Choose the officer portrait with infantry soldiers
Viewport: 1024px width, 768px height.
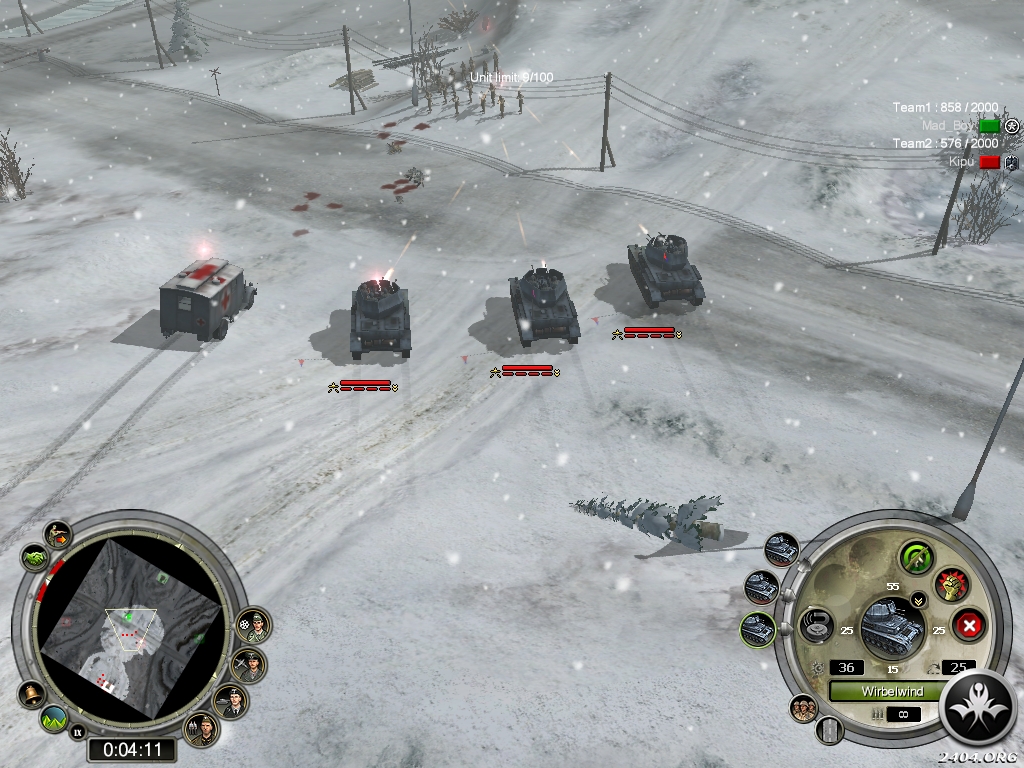point(203,729)
